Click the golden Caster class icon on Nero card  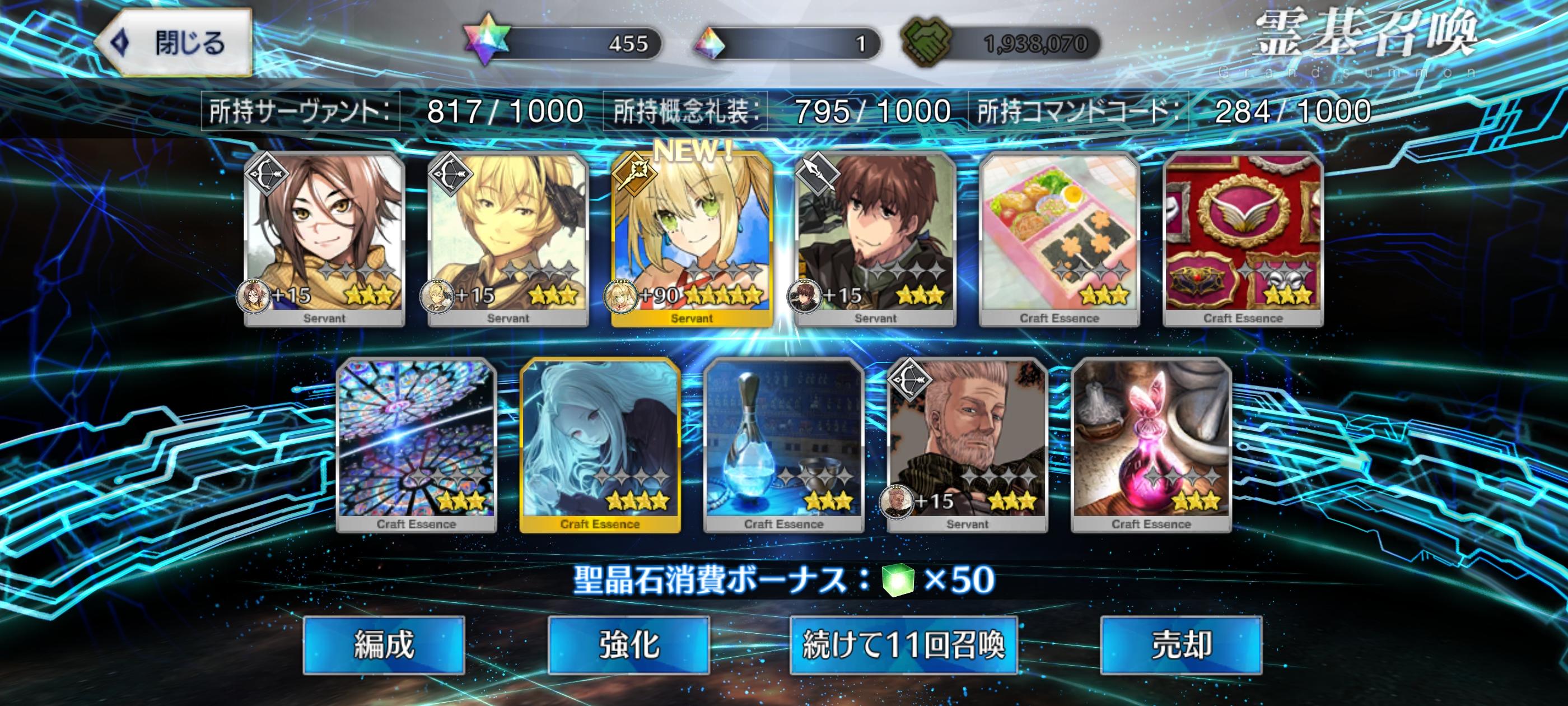coord(635,176)
